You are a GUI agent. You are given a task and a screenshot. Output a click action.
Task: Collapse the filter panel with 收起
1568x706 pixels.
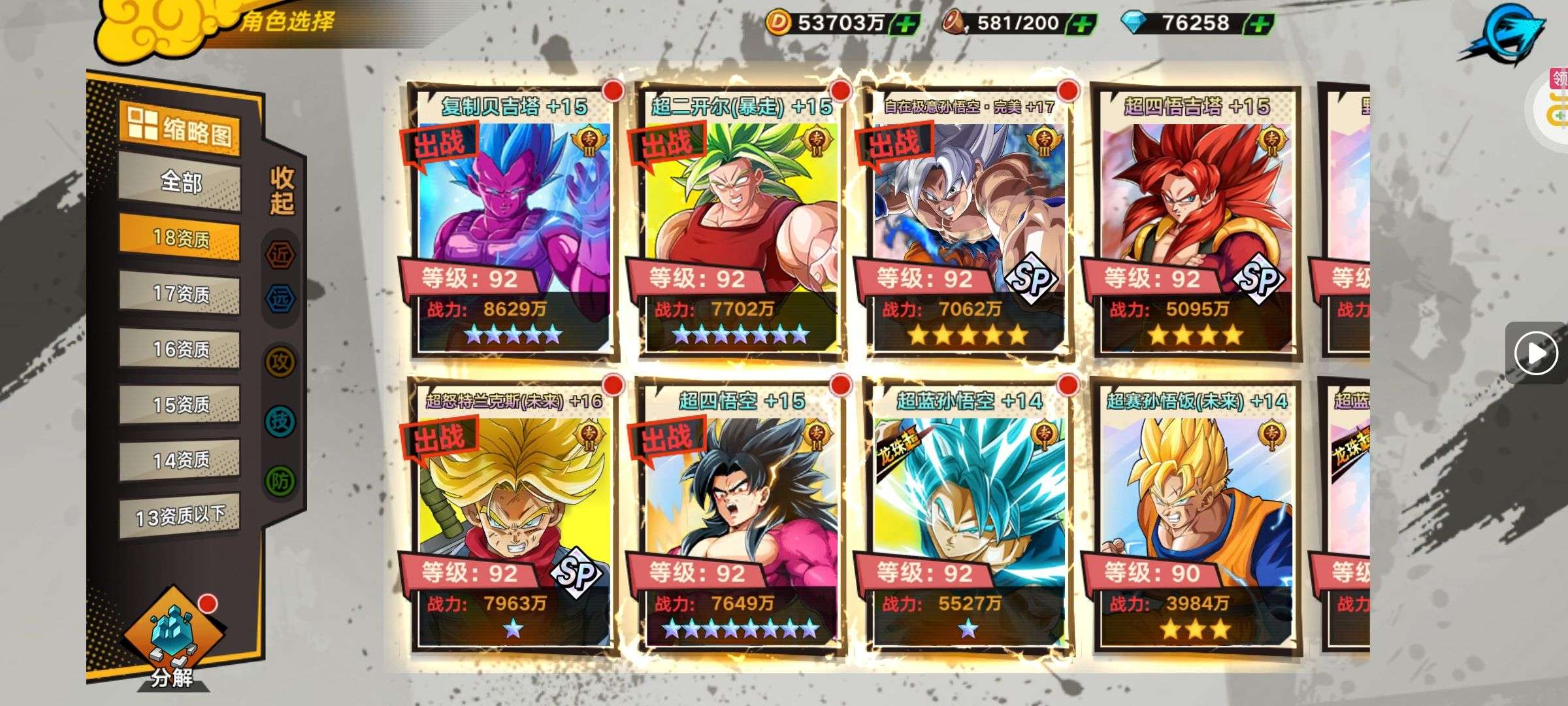point(282,190)
